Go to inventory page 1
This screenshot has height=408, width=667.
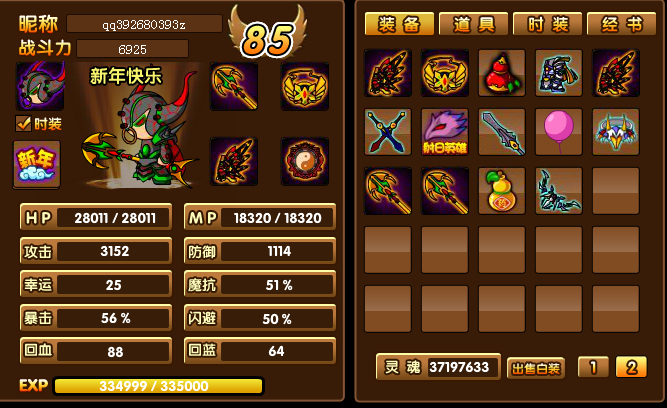point(593,367)
